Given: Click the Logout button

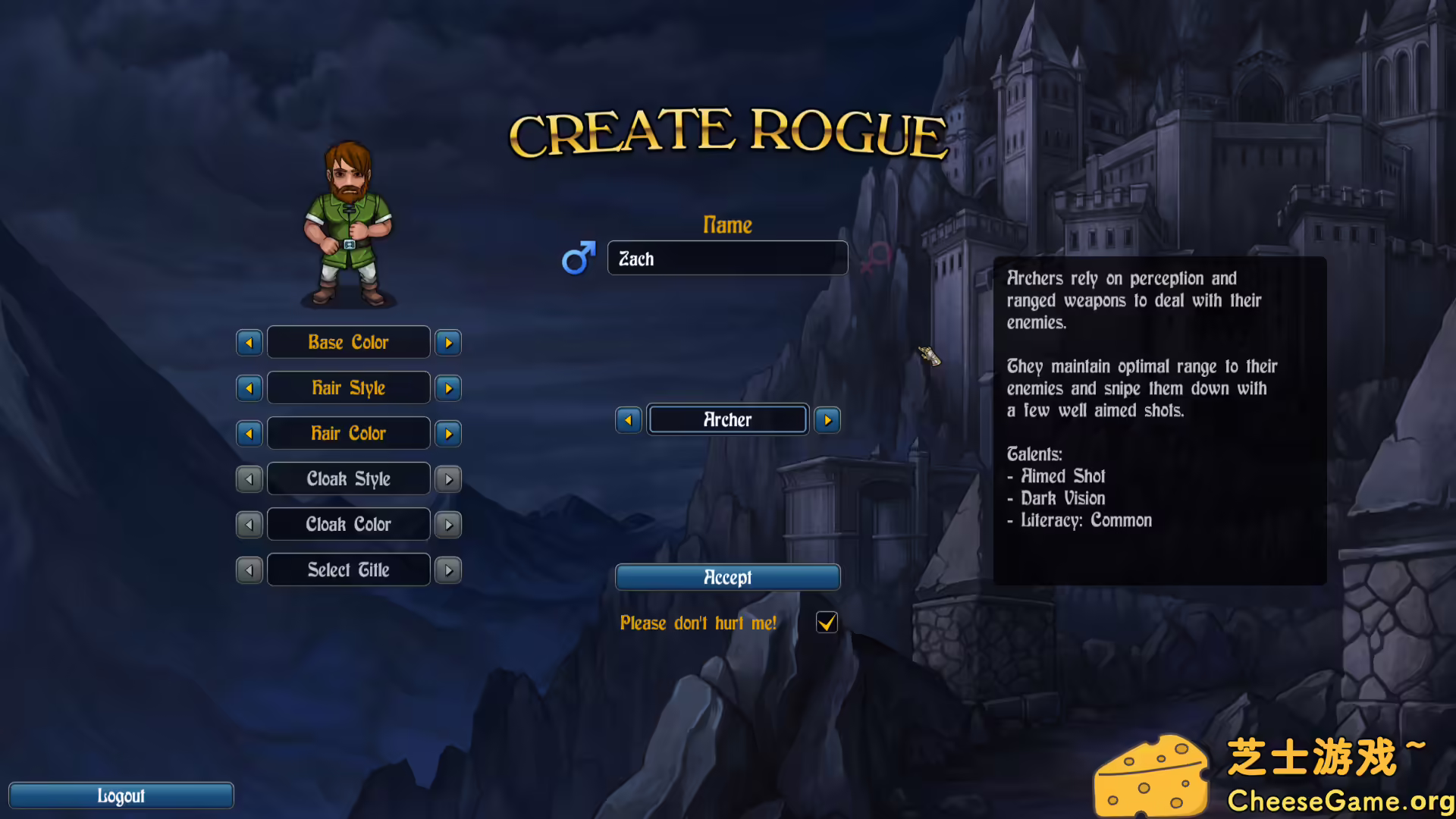Looking at the screenshot, I should coord(121,795).
